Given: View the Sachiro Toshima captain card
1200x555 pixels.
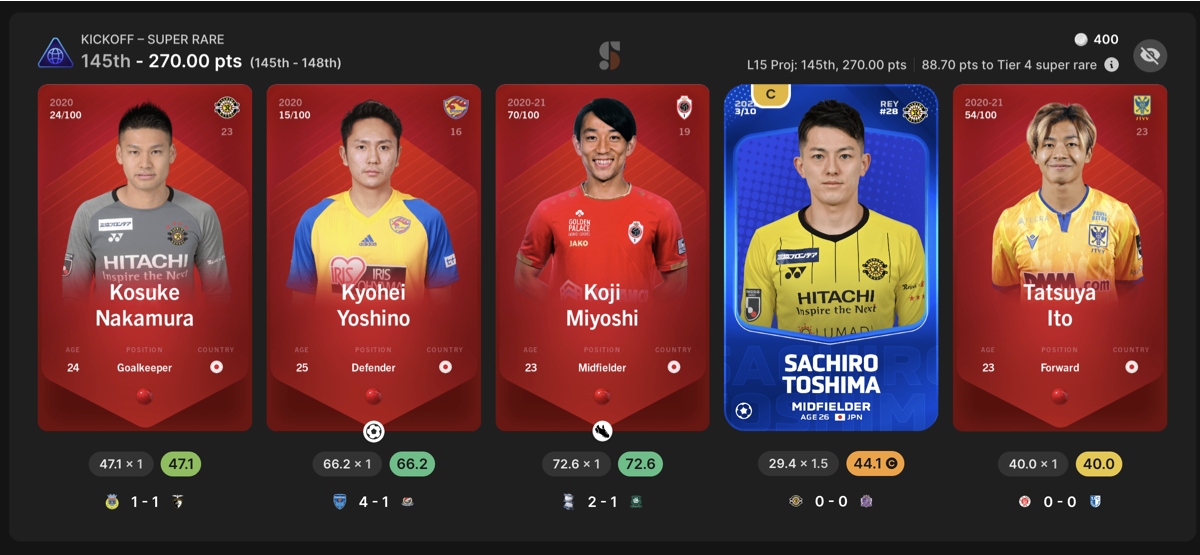Looking at the screenshot, I should pos(831,257).
